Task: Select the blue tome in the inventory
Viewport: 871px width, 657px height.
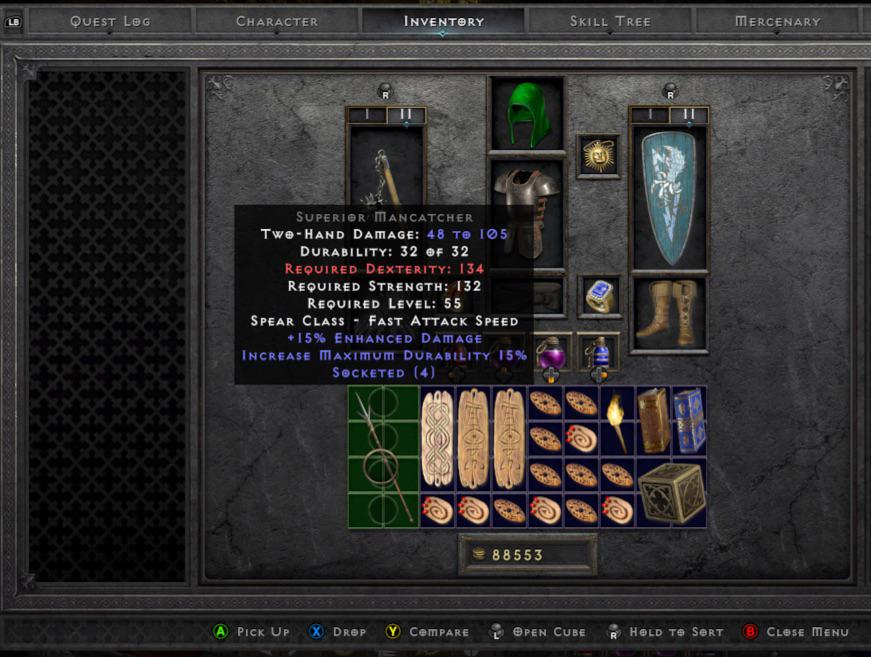Action: [x=689, y=420]
